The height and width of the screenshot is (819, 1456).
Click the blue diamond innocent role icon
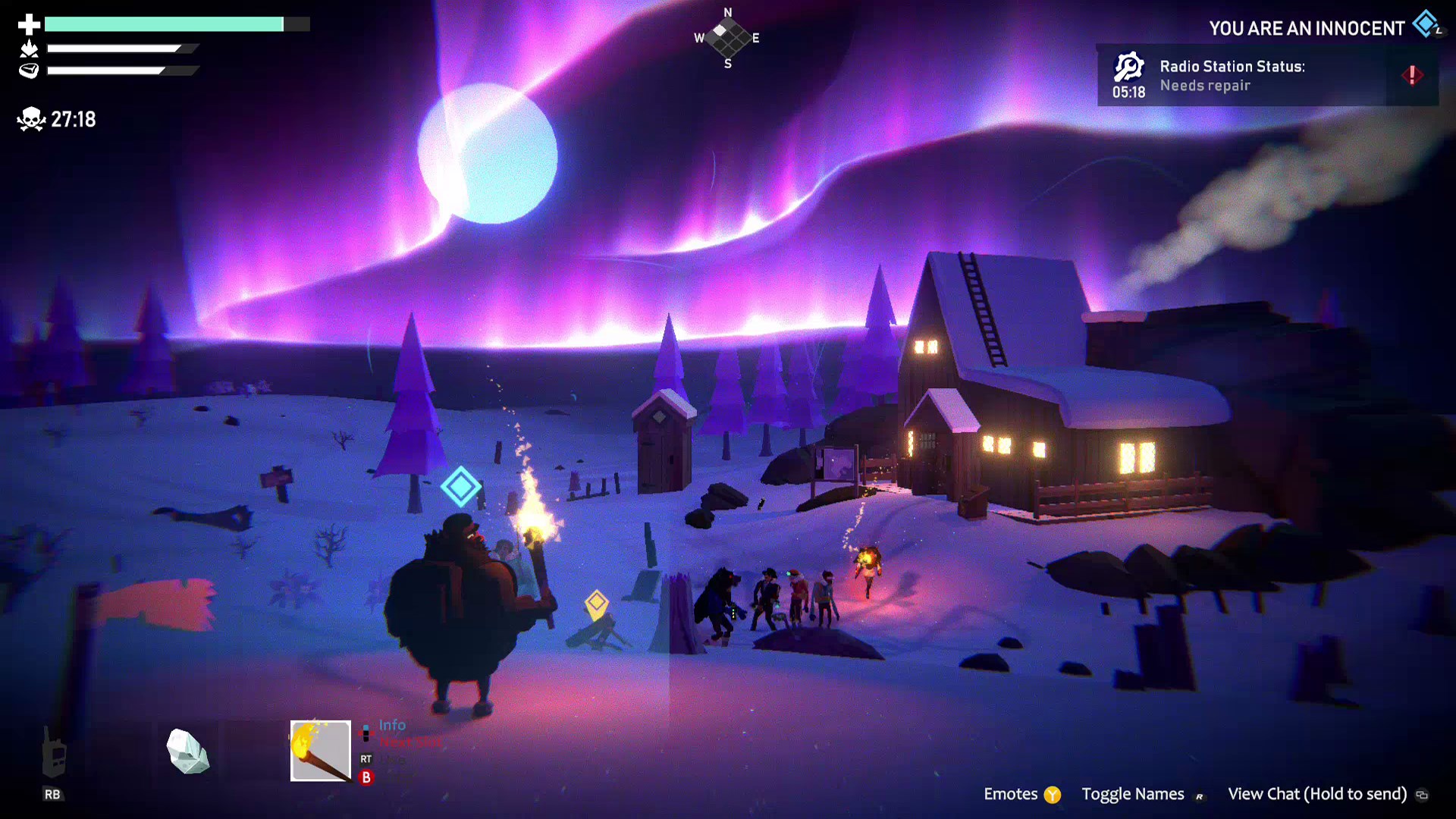click(x=1426, y=24)
